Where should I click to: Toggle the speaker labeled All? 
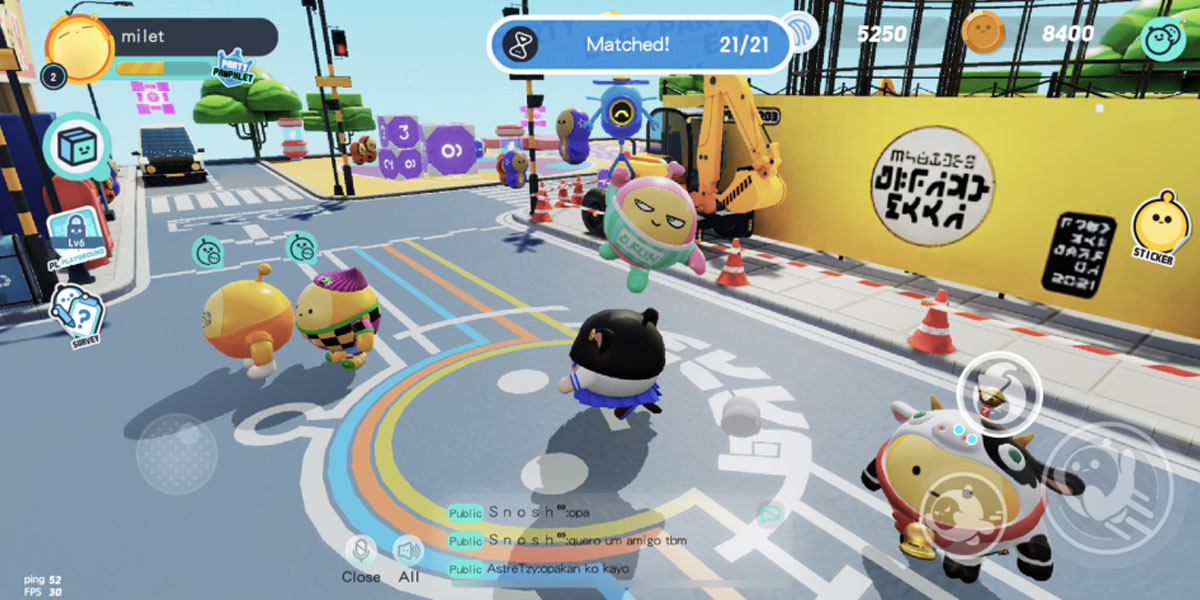[x=408, y=558]
